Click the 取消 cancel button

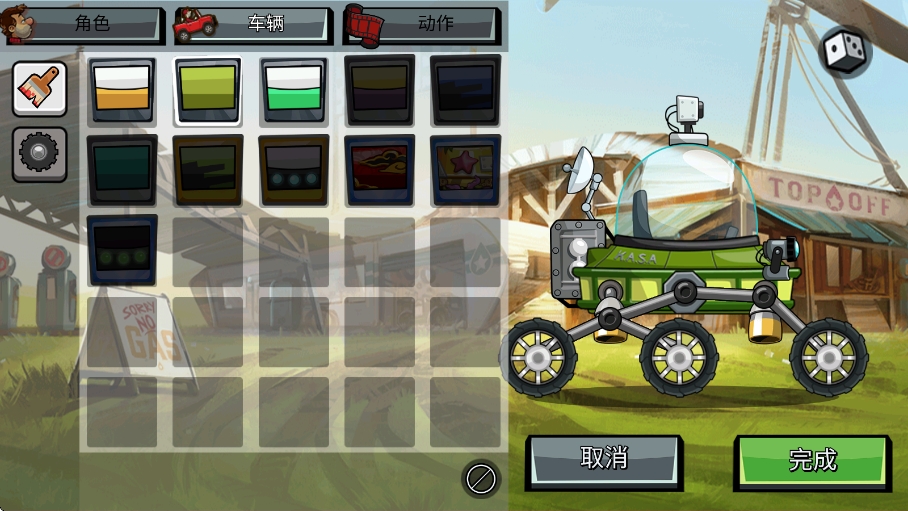[x=604, y=460]
